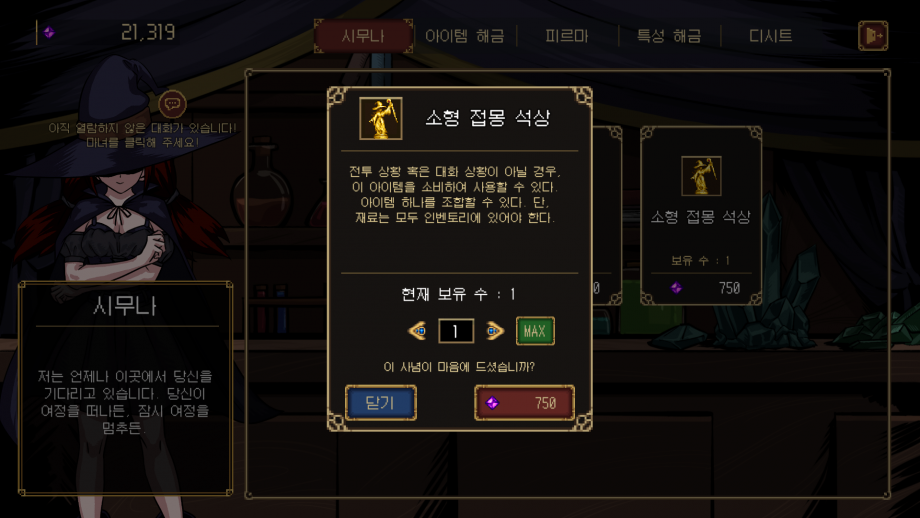The height and width of the screenshot is (518, 920).
Task: Click the quantity number field
Action: 456,331
